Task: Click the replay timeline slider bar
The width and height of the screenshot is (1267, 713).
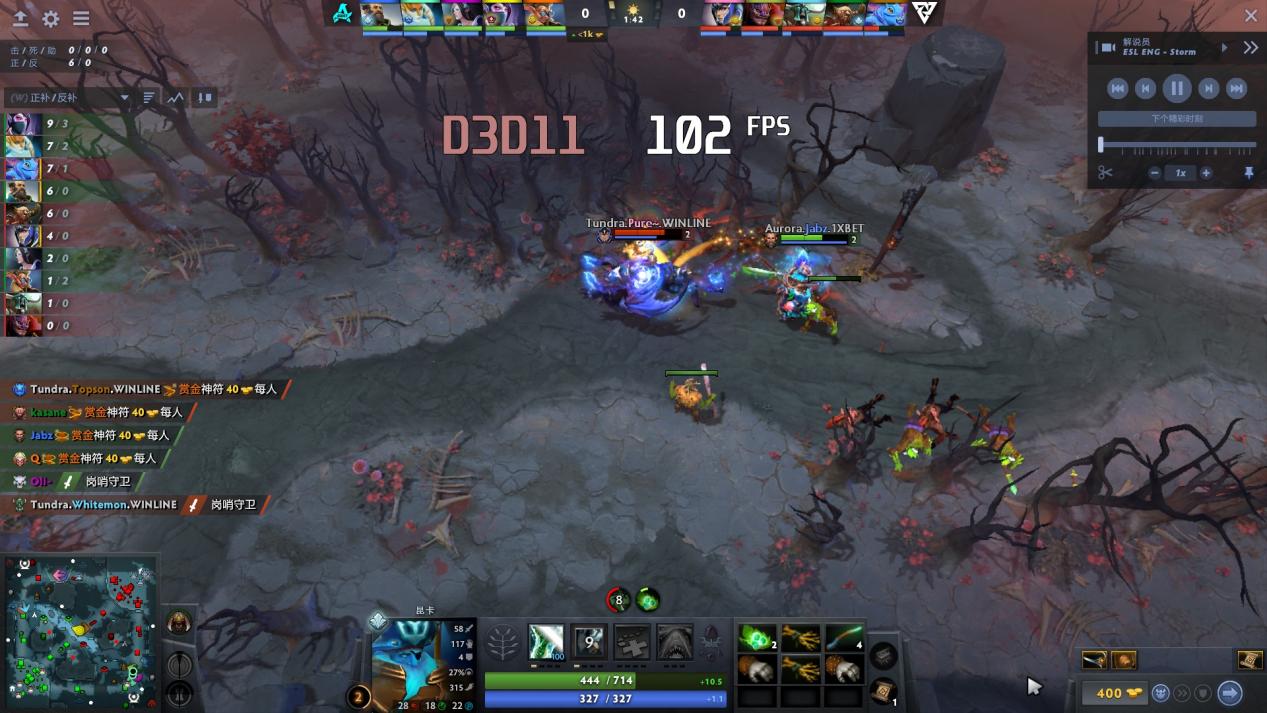Action: point(1177,146)
